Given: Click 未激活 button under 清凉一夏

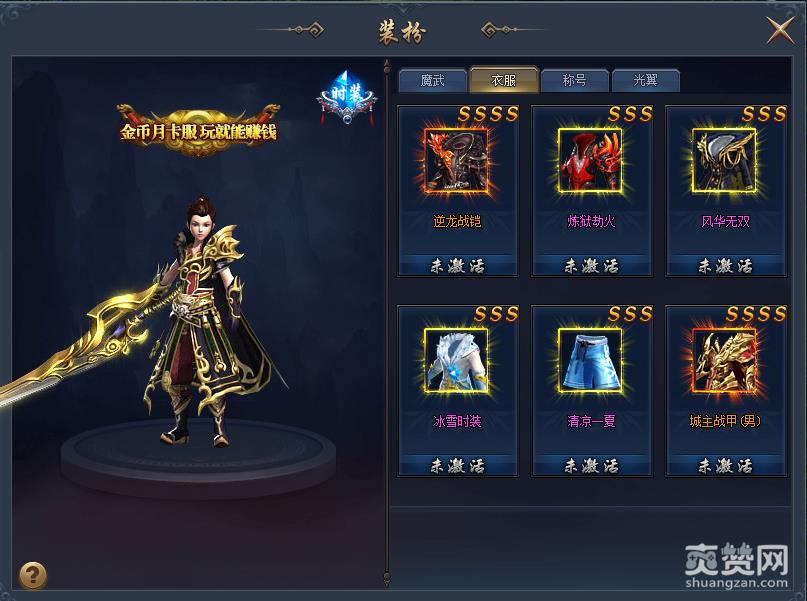Looking at the screenshot, I should pyautogui.click(x=591, y=466).
